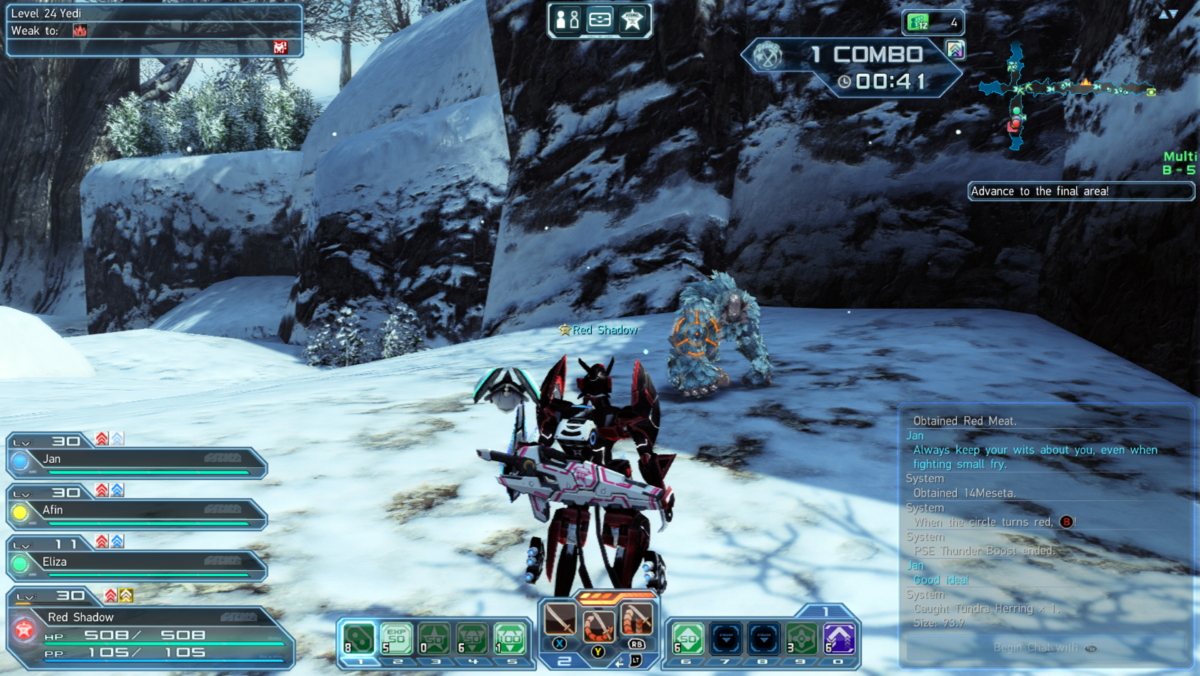Image resolution: width=1200 pixels, height=676 pixels.
Task: Use the green 100 triangle item
Action: coord(510,637)
